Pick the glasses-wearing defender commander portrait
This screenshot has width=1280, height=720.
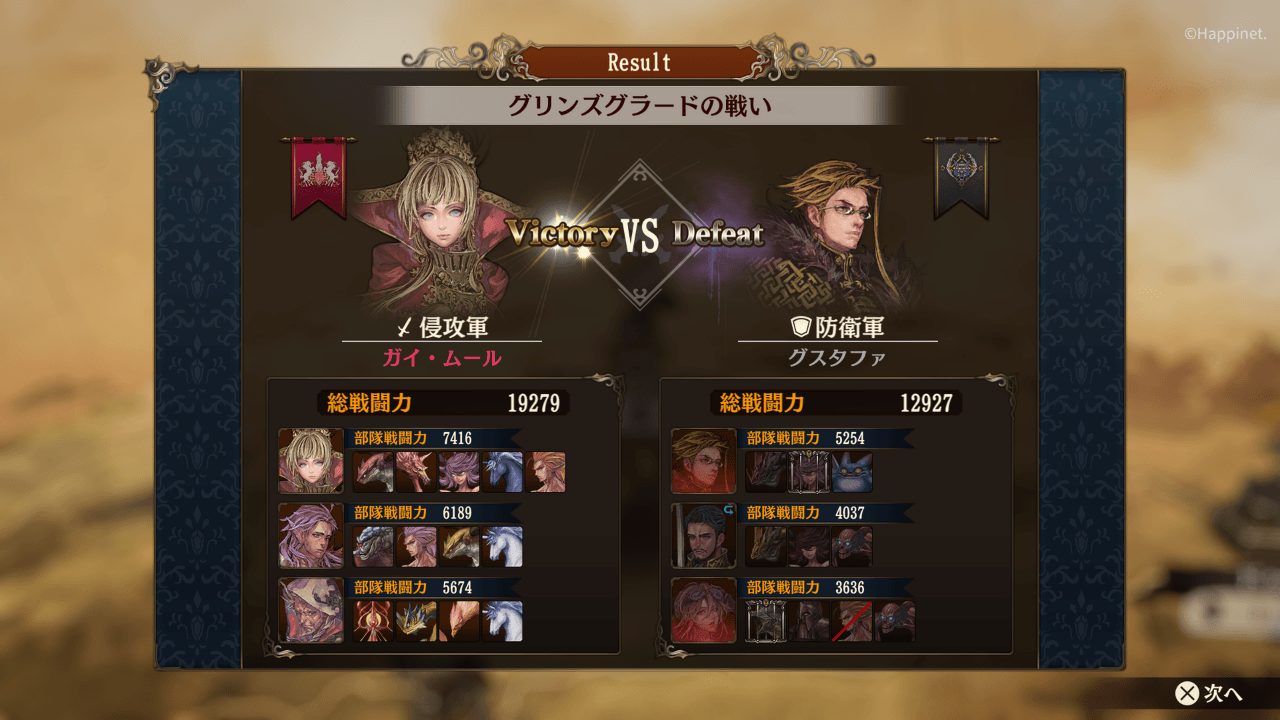703,461
